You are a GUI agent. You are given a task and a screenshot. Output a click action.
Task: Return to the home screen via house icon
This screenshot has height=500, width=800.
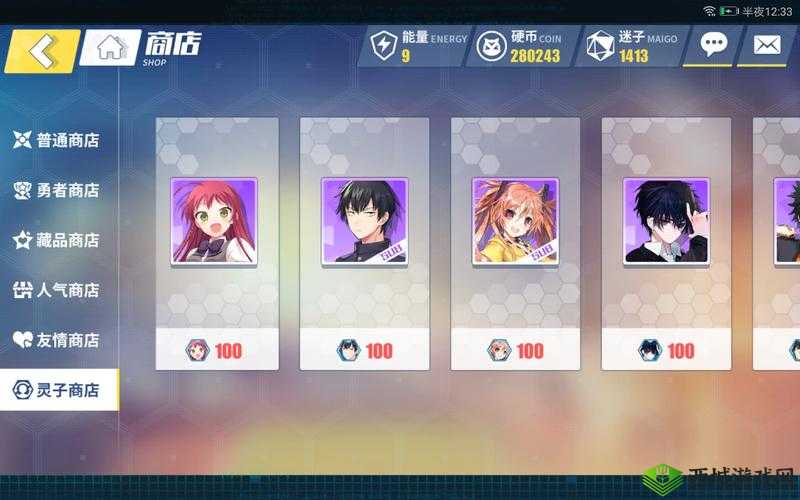[x=110, y=48]
